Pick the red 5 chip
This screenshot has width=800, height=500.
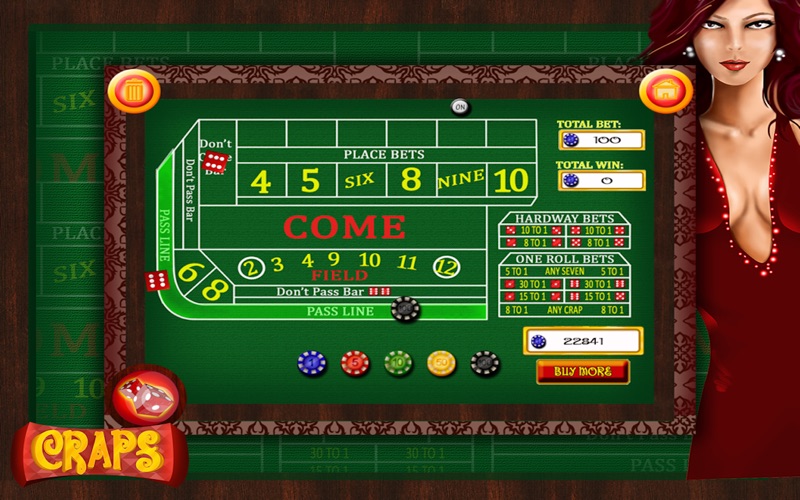pos(355,363)
